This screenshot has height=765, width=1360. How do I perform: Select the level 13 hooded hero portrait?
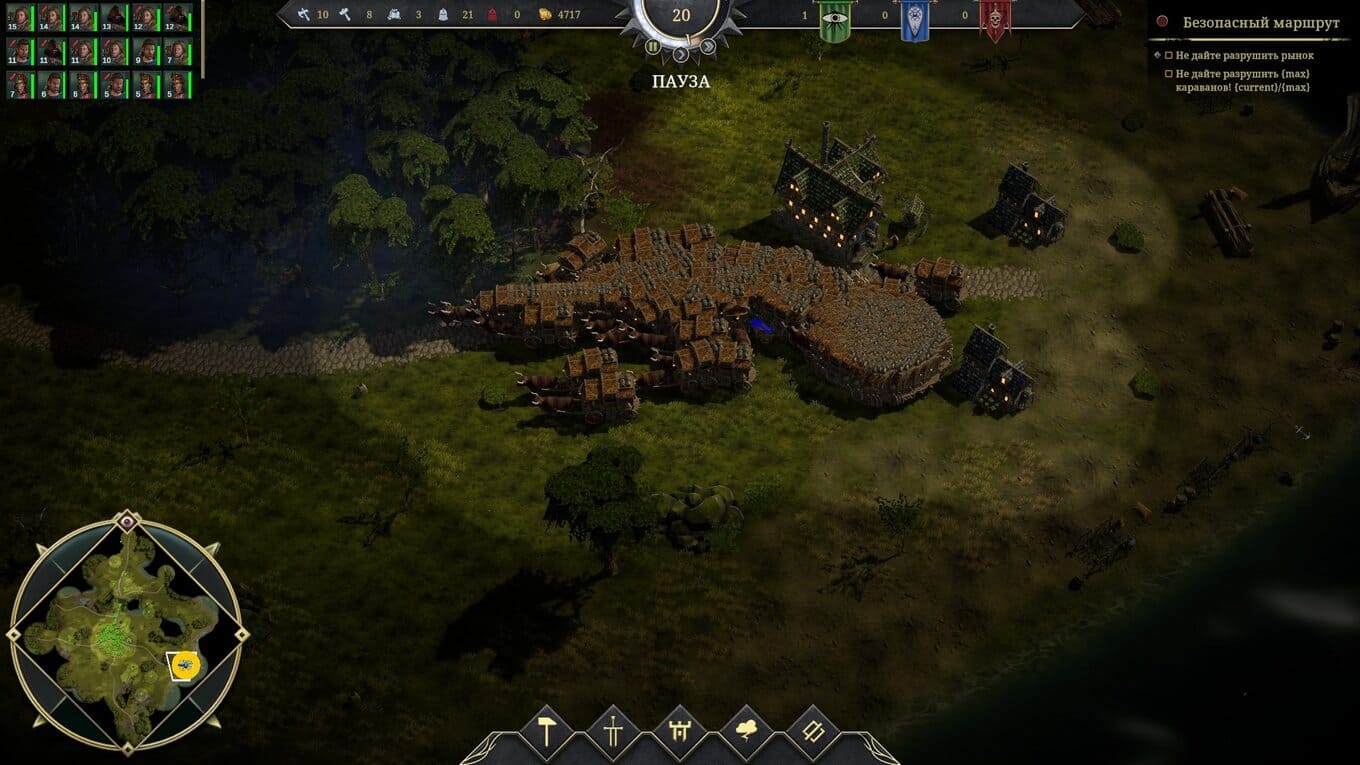(x=113, y=18)
